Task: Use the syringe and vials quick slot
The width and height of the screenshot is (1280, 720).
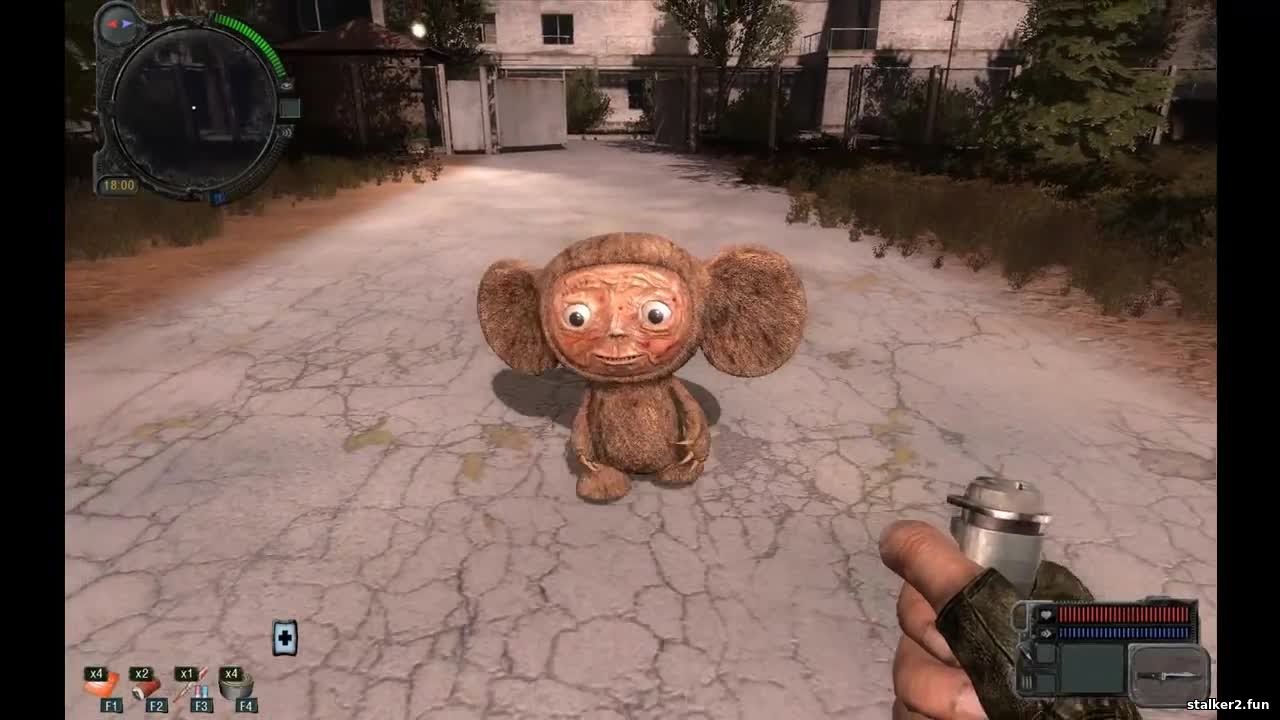Action: pos(192,686)
